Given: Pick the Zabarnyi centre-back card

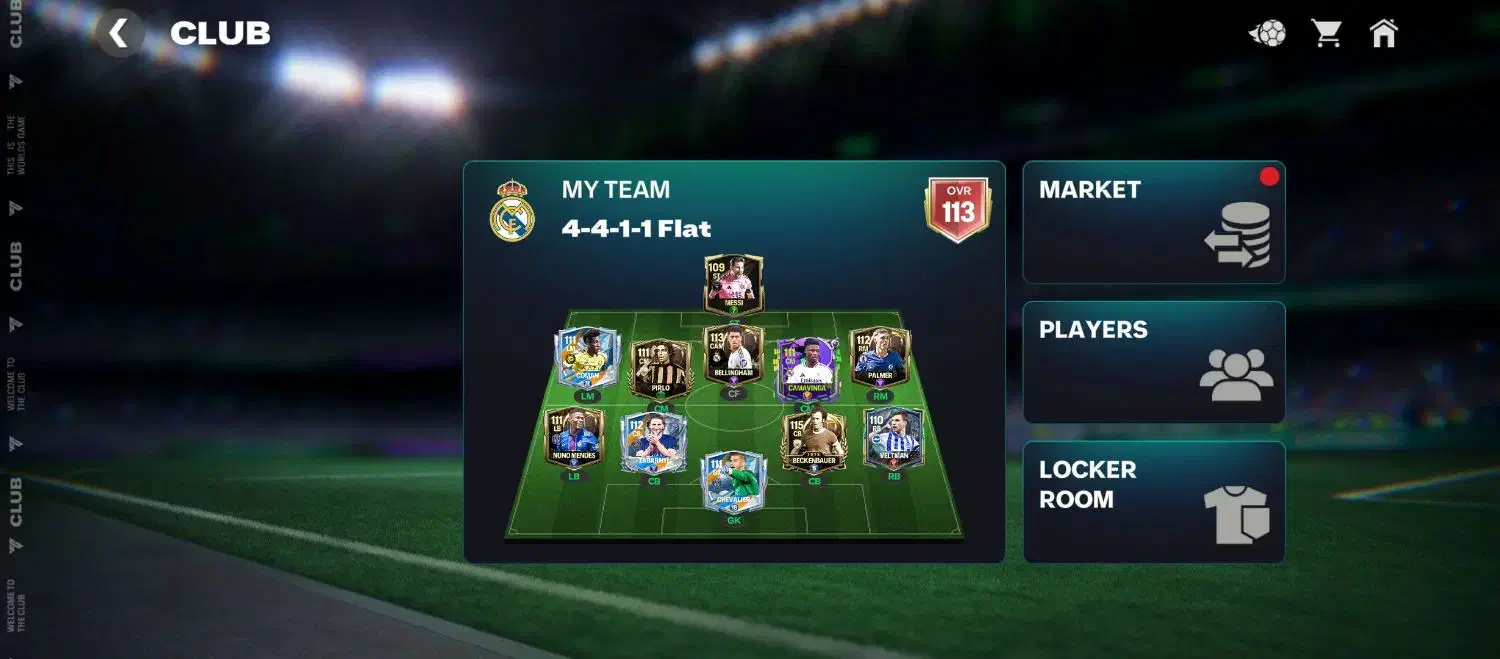Looking at the screenshot, I should [x=654, y=442].
